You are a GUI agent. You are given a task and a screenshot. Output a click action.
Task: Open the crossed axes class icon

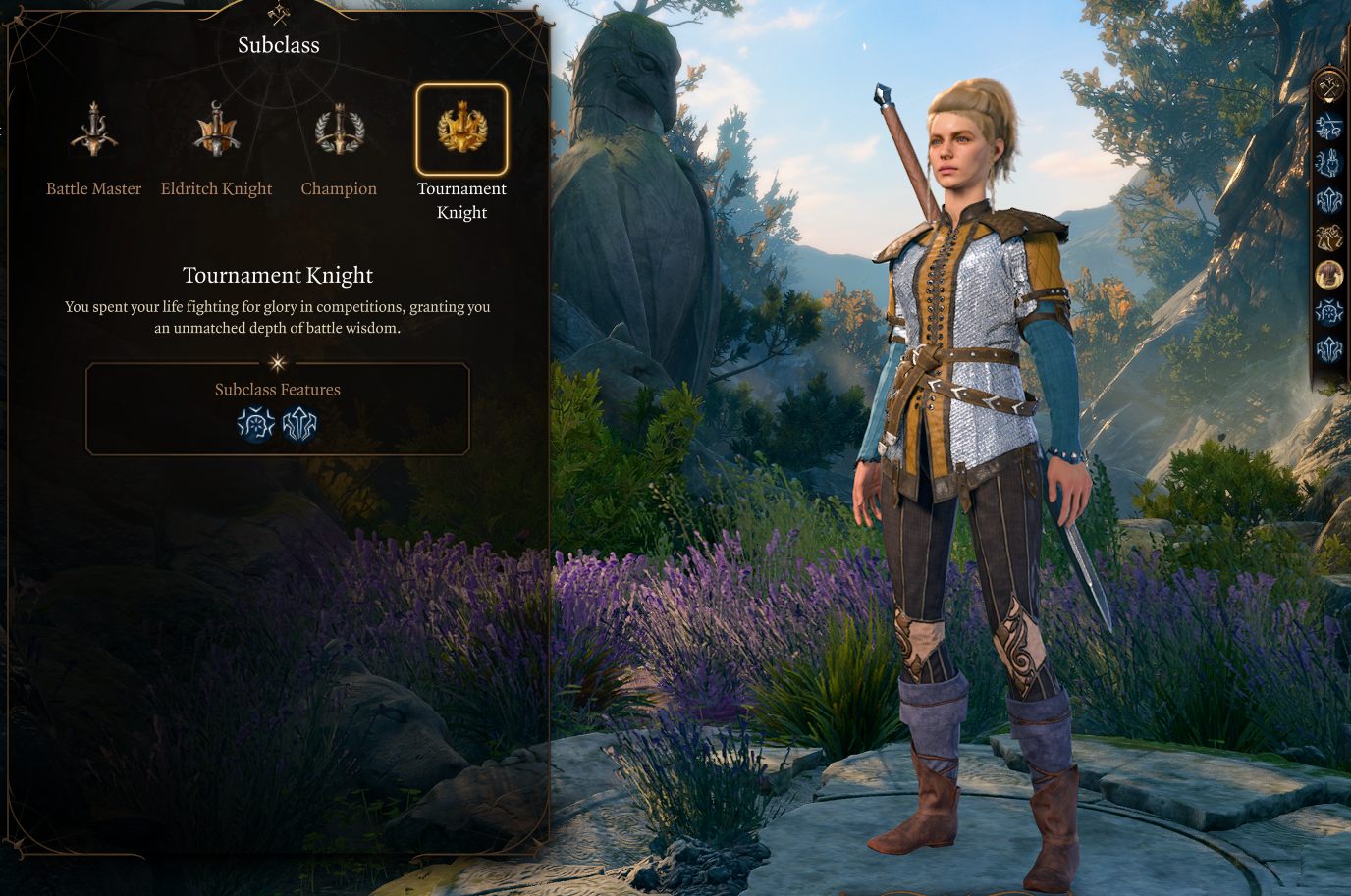(x=1329, y=87)
